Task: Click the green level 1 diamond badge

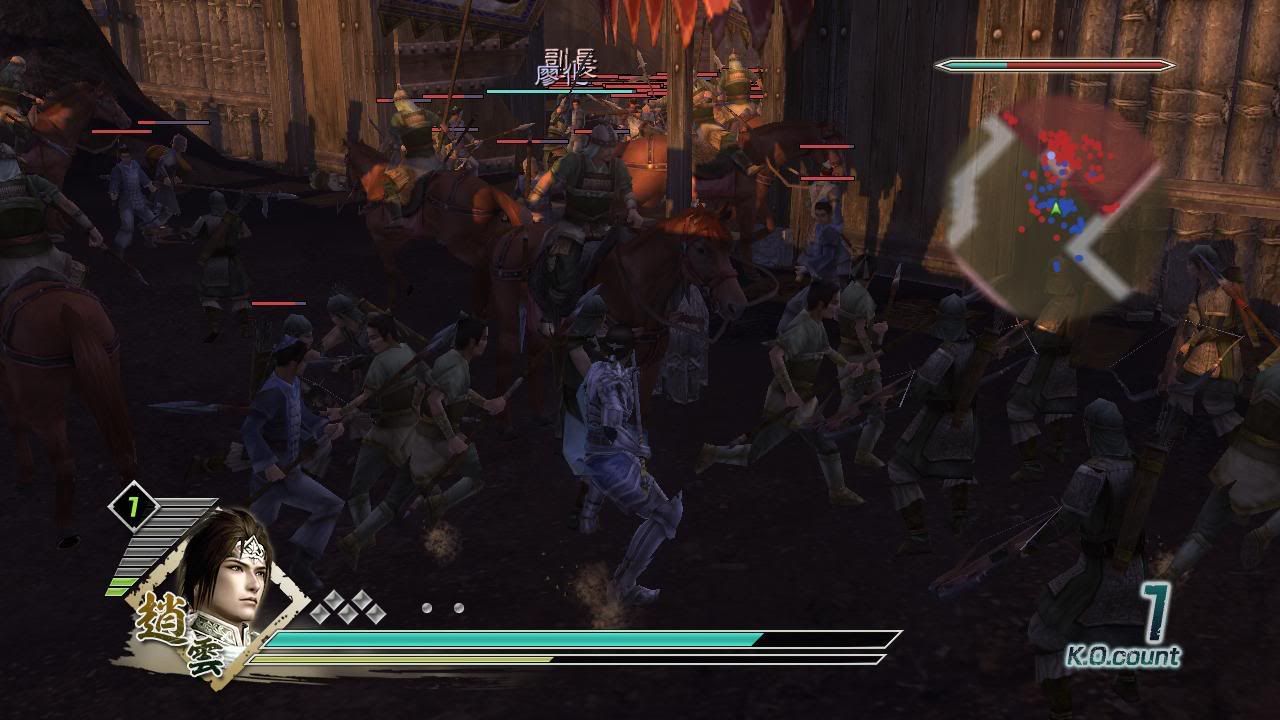Action: (132, 507)
